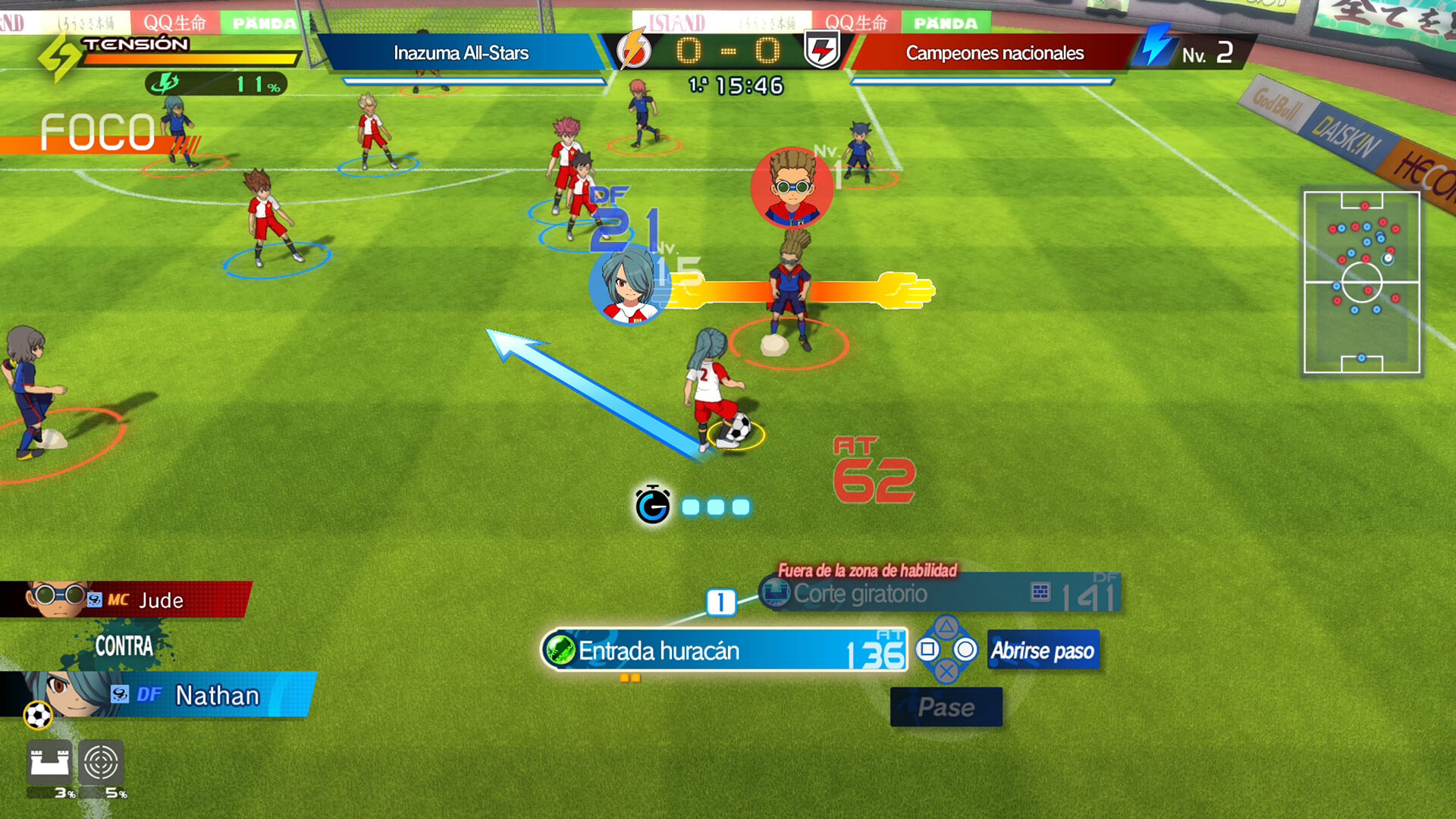
Task: Select the Inazuma All-Stars team banner
Action: [461, 53]
